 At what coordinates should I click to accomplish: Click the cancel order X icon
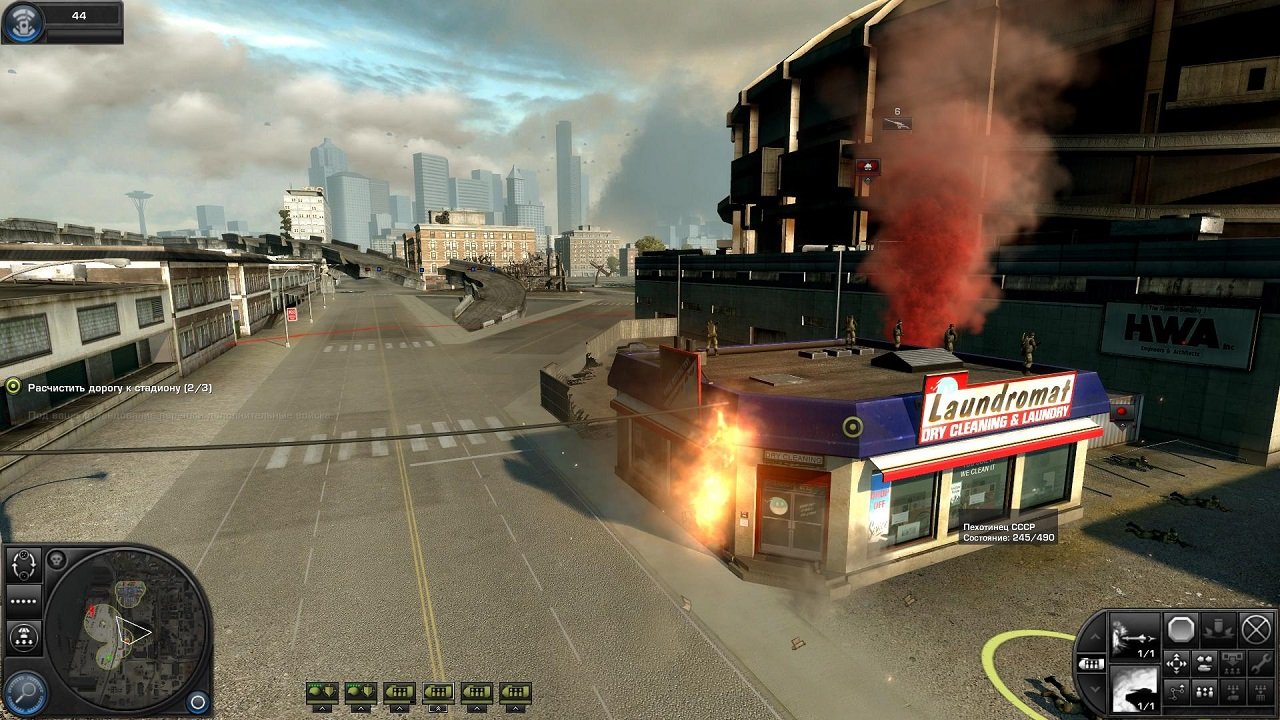1254,630
